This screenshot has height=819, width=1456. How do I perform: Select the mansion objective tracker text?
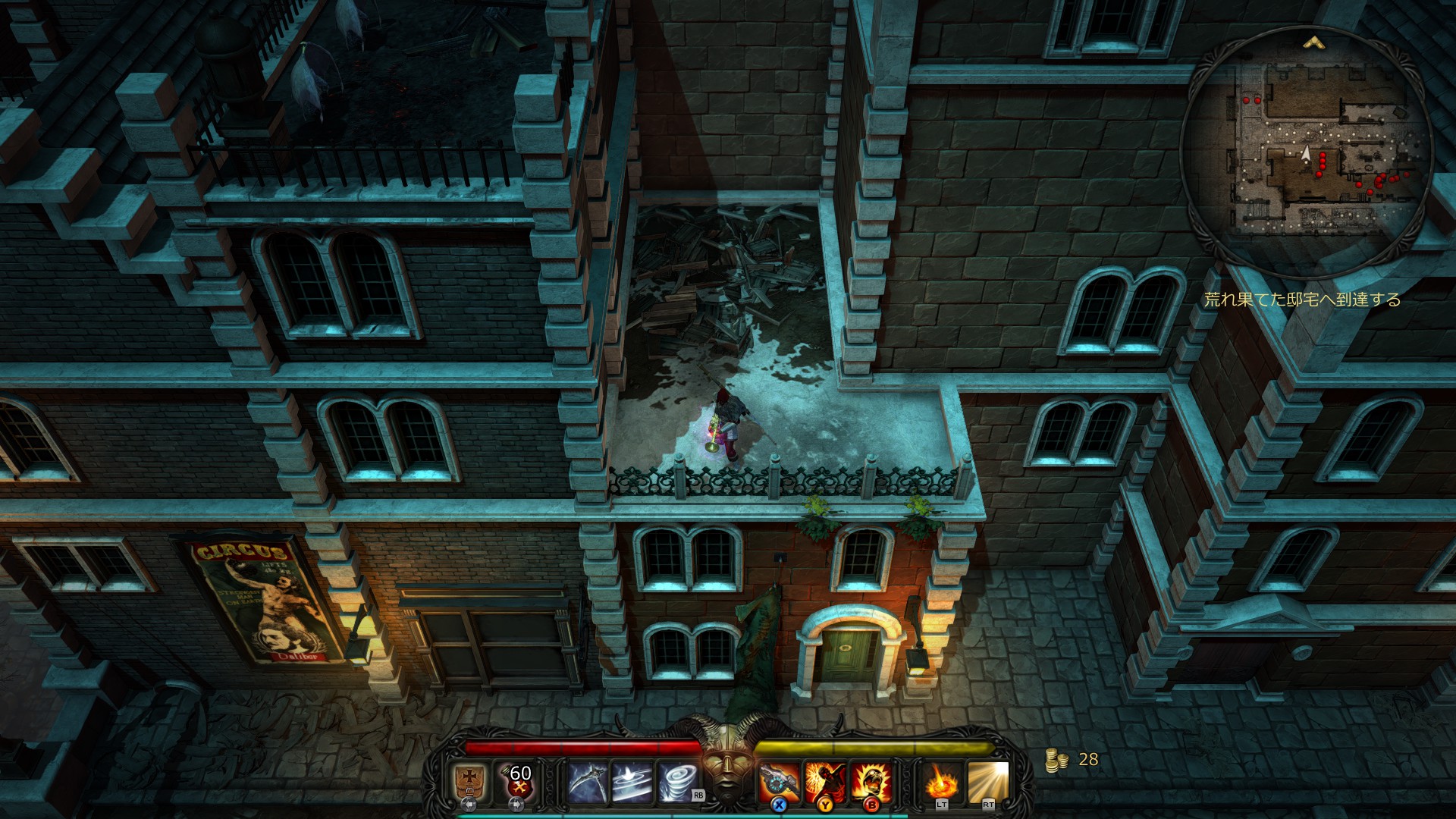(x=1302, y=300)
